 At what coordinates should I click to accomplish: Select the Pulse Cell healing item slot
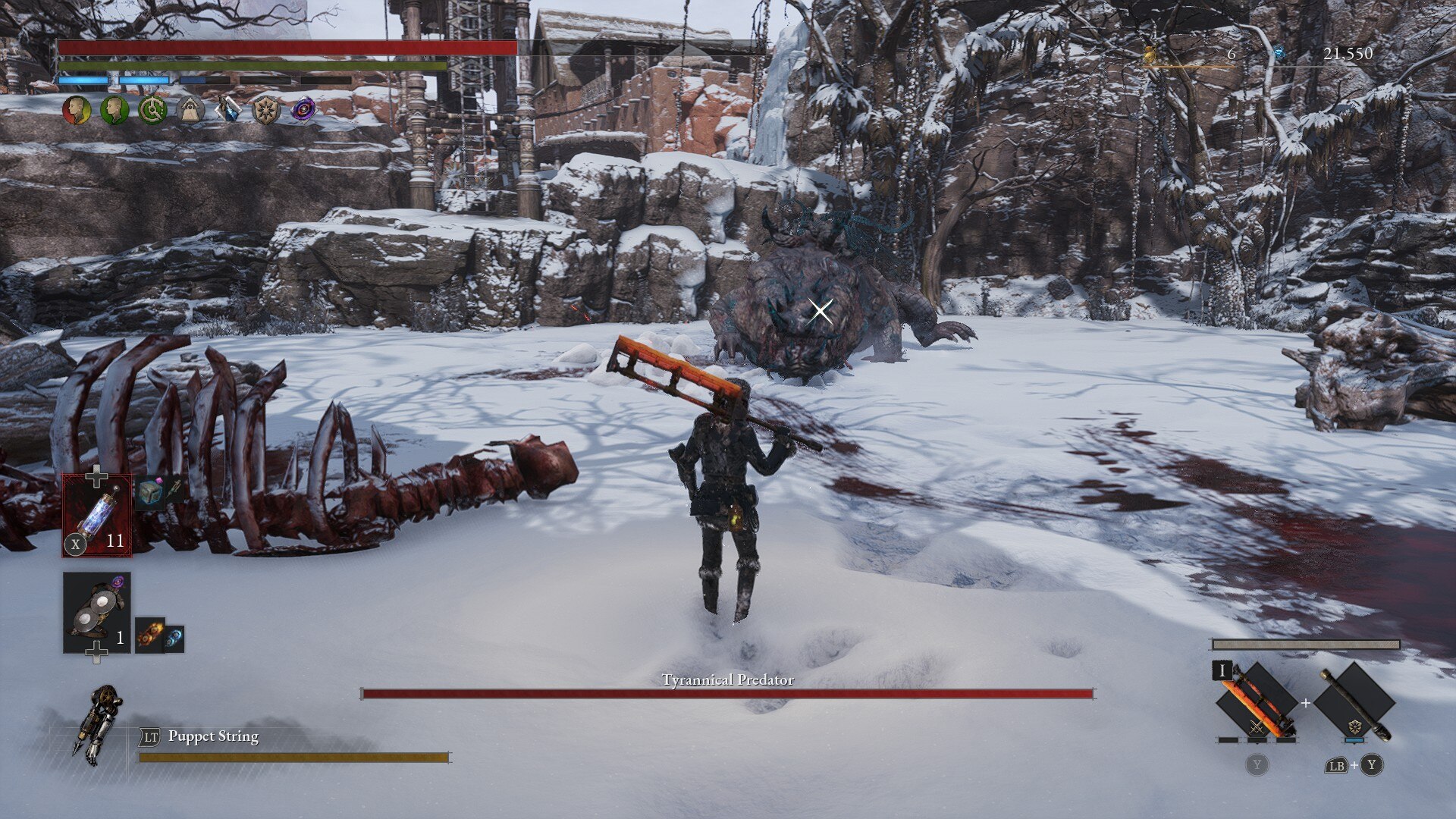tap(97, 516)
